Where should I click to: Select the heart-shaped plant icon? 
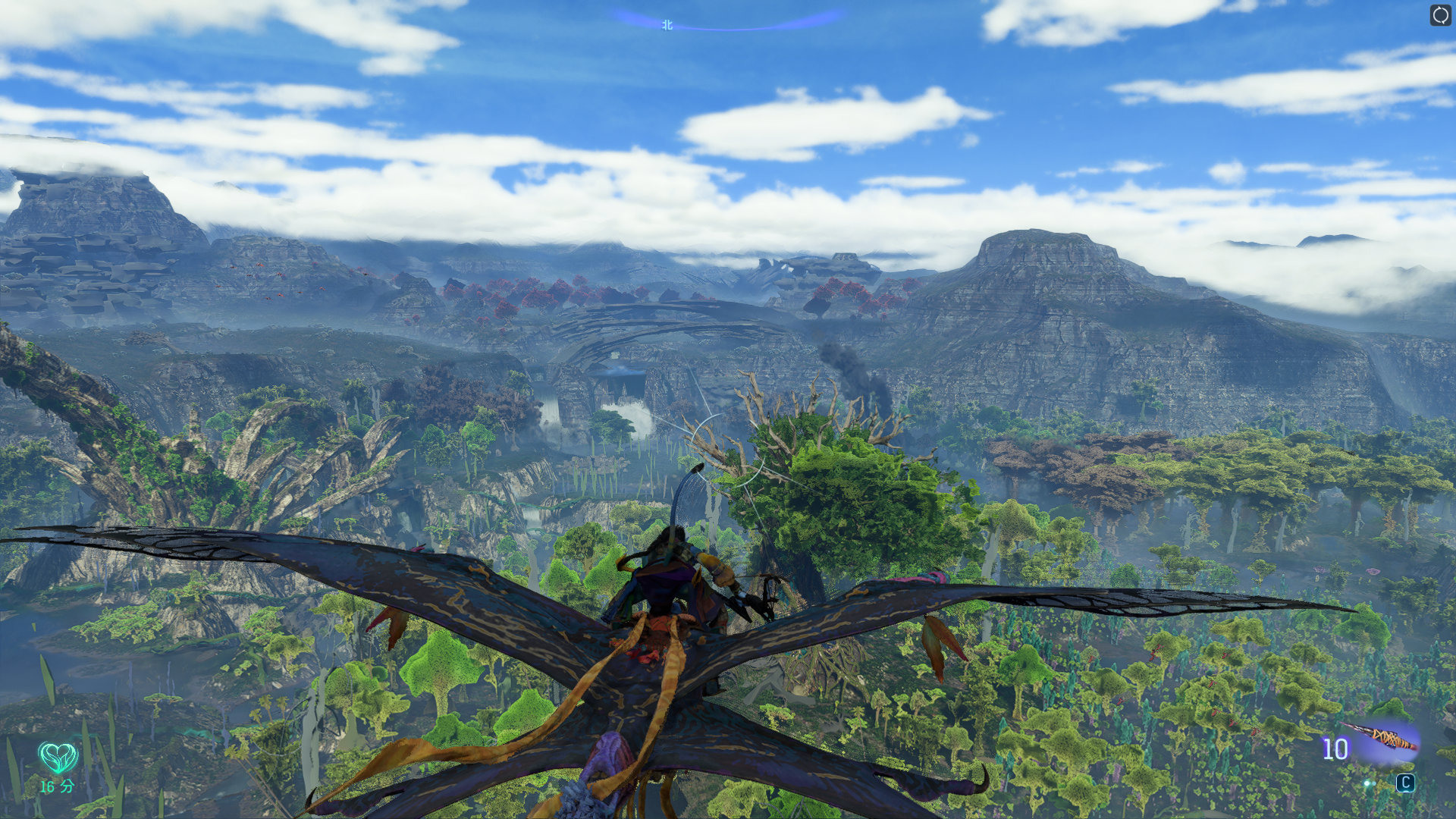(x=58, y=757)
